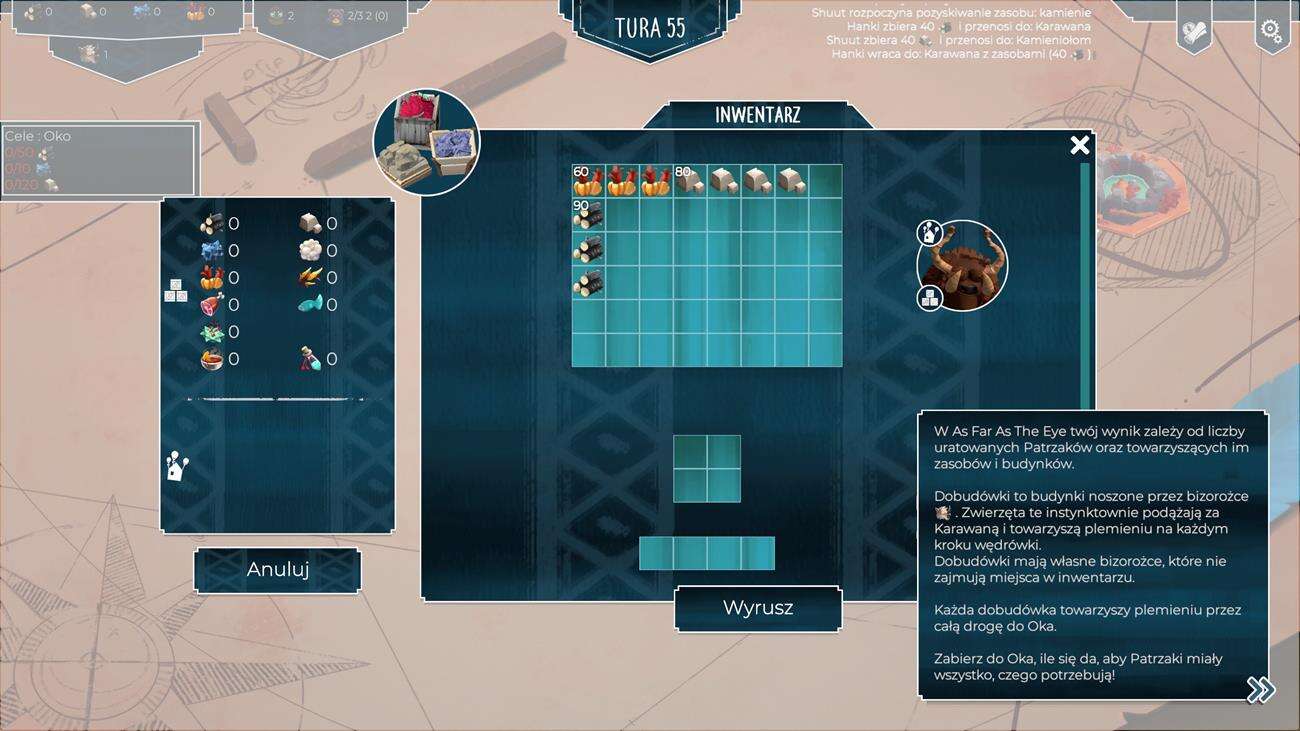Open the settings gear menu
The height and width of the screenshot is (731, 1300).
[1271, 30]
